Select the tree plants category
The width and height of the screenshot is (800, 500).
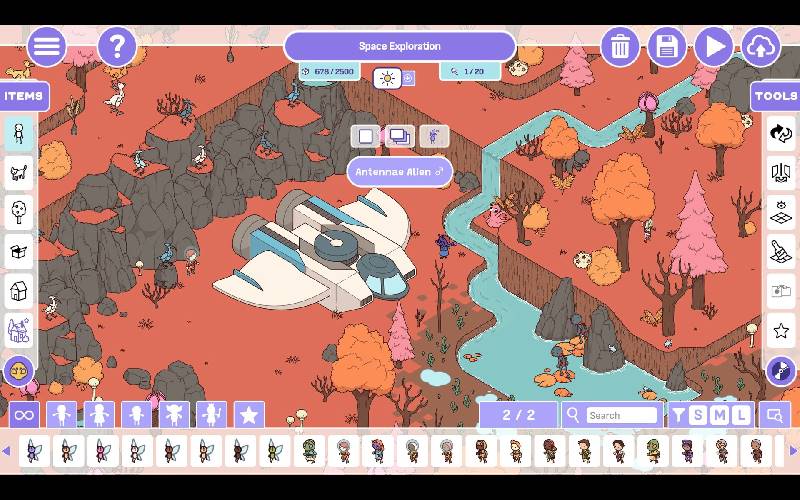pyautogui.click(x=19, y=211)
